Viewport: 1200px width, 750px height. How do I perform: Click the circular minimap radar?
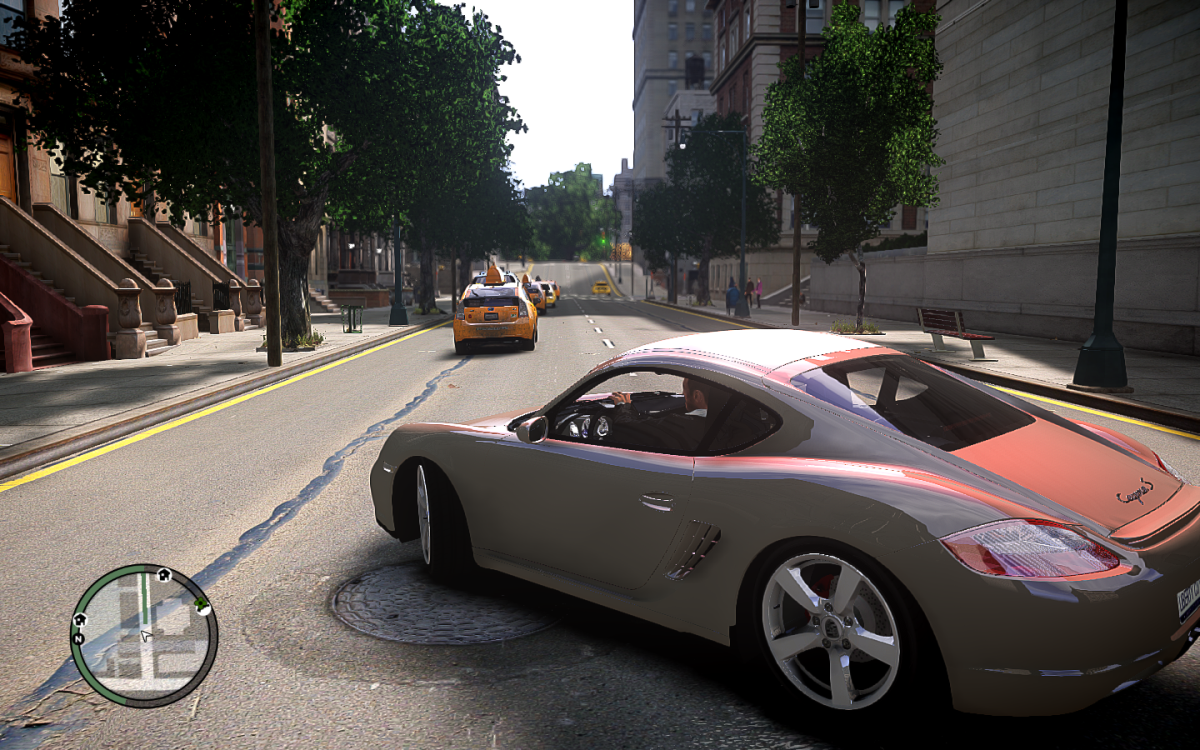click(144, 636)
